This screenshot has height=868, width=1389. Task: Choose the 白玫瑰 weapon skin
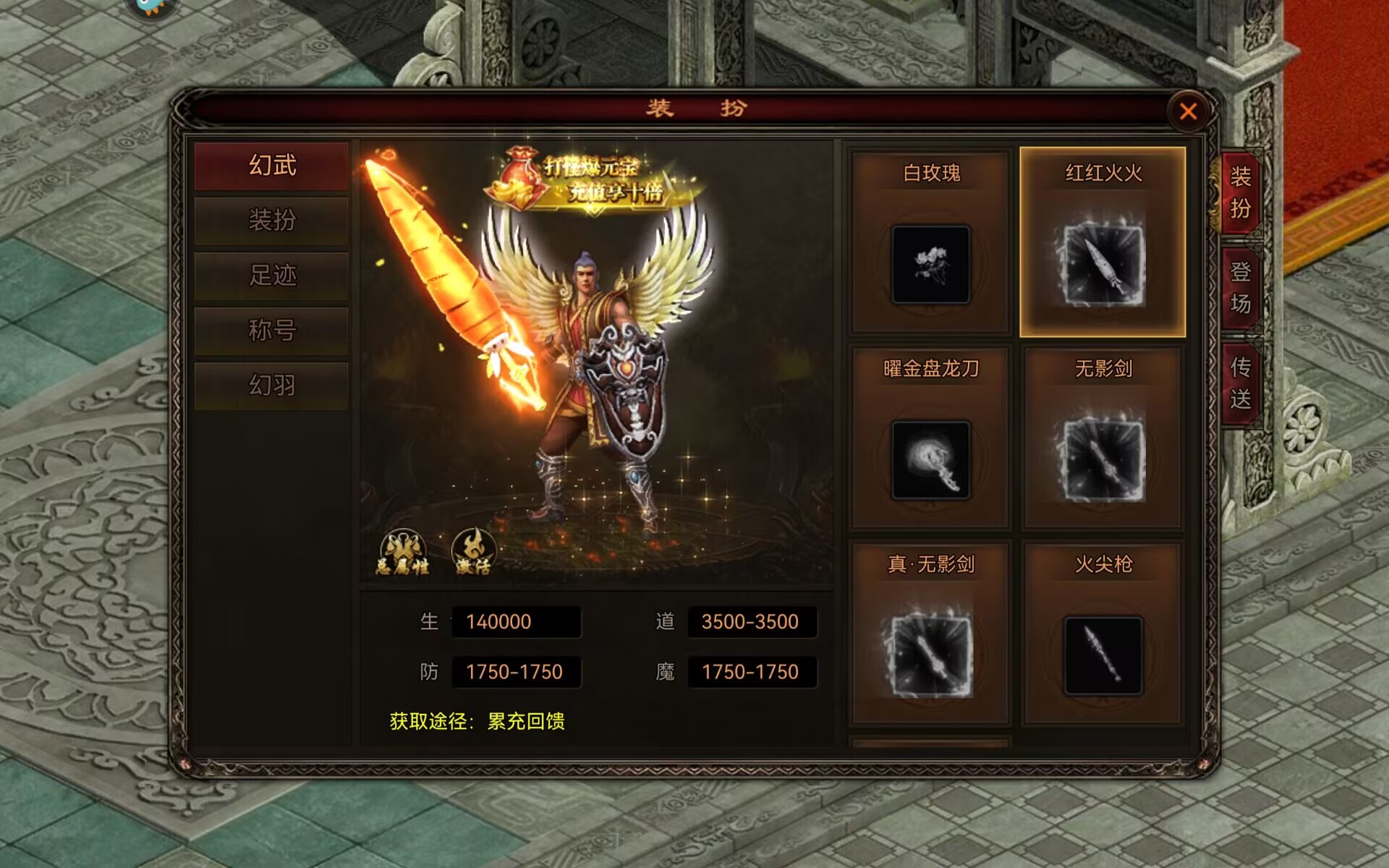click(x=931, y=264)
